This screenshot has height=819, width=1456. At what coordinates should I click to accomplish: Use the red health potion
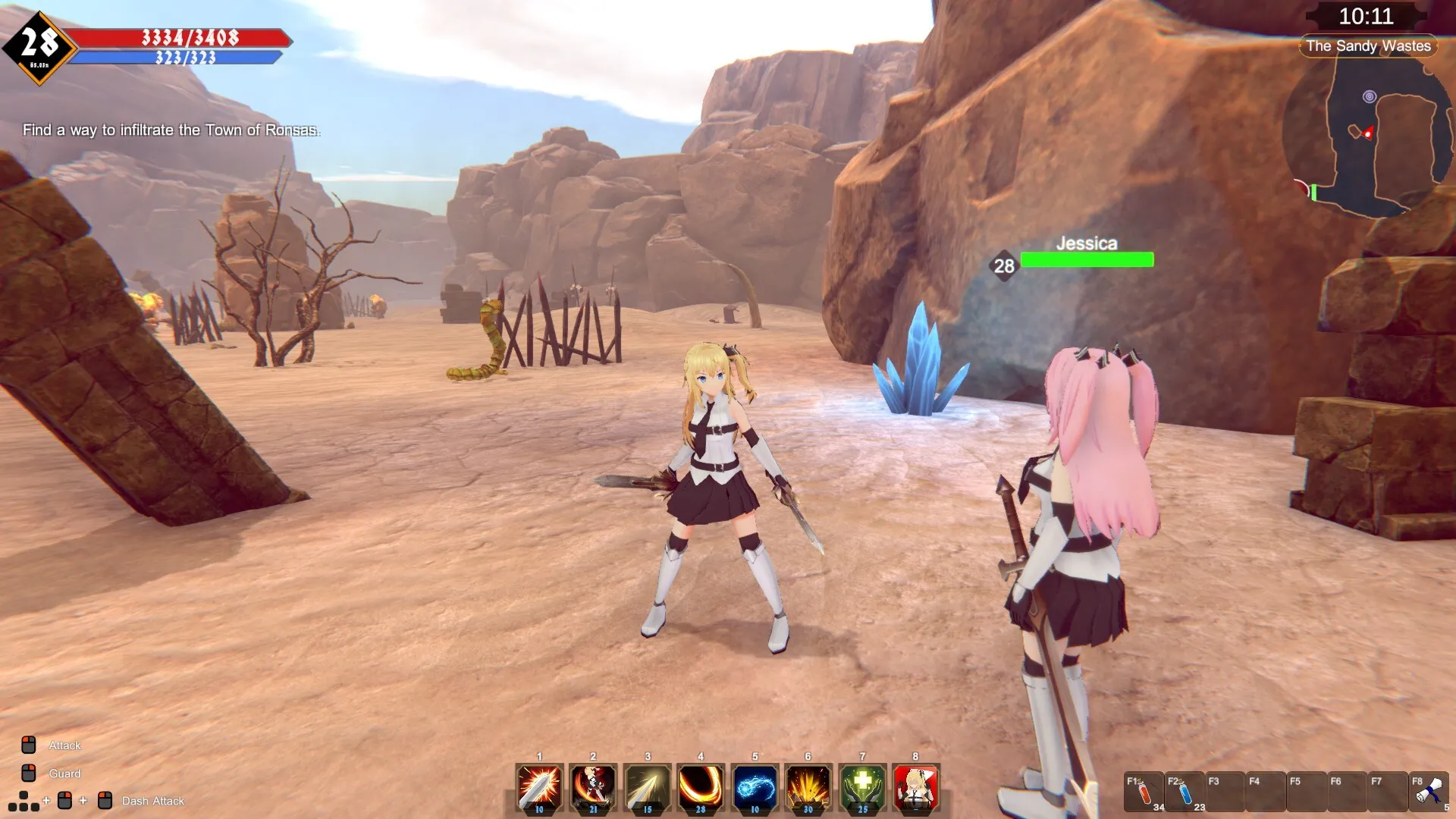(1143, 792)
